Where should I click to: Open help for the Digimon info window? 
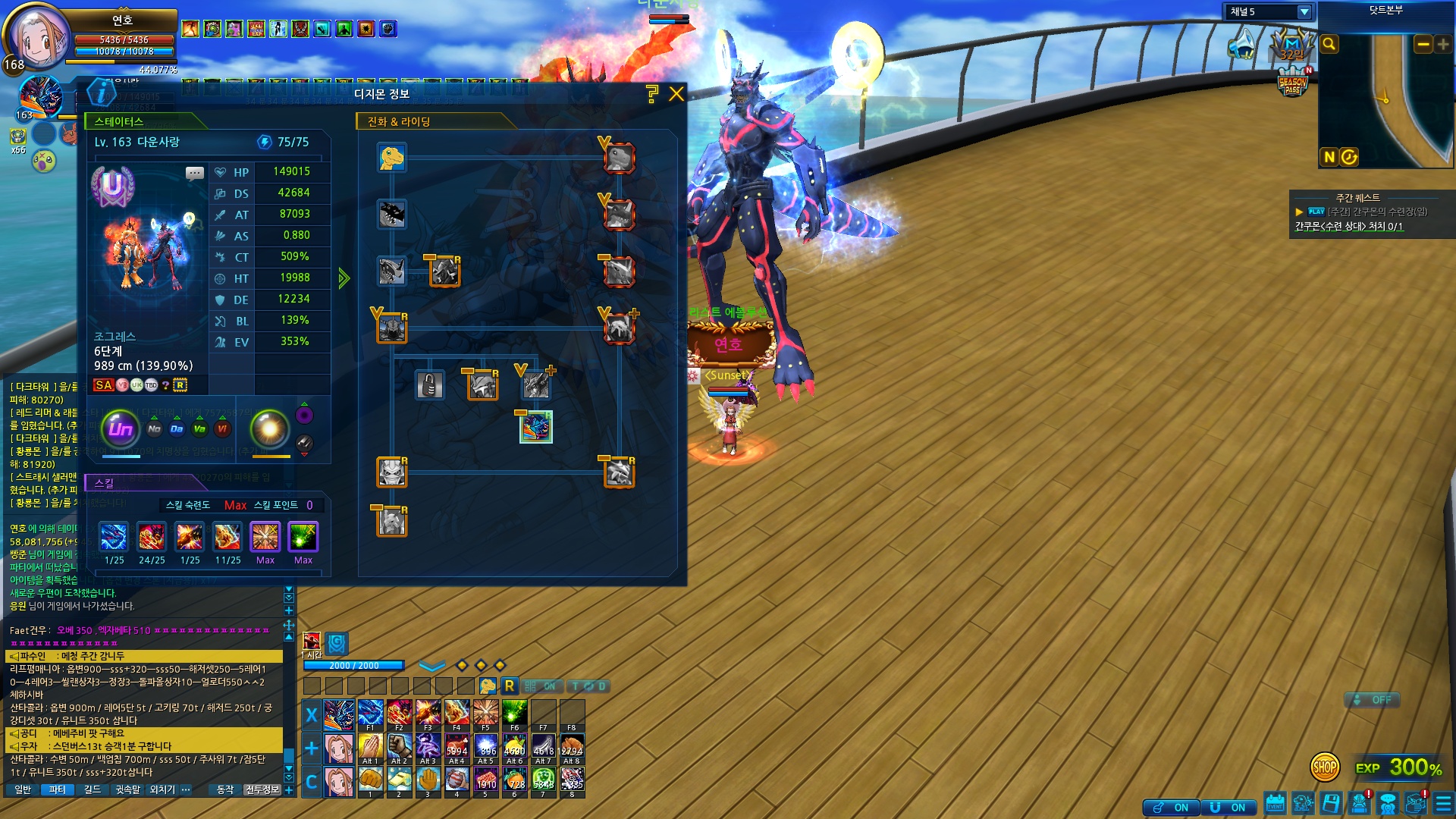tap(651, 94)
